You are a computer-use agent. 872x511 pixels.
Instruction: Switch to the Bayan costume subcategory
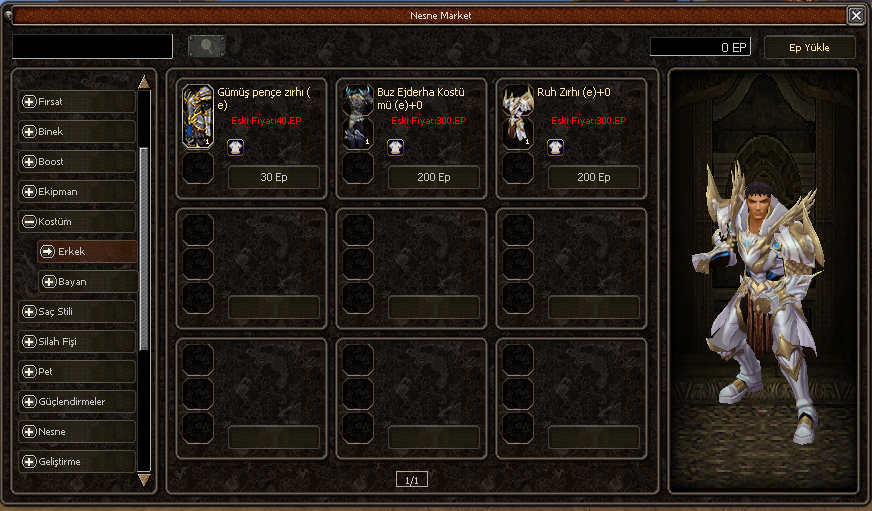(87, 281)
